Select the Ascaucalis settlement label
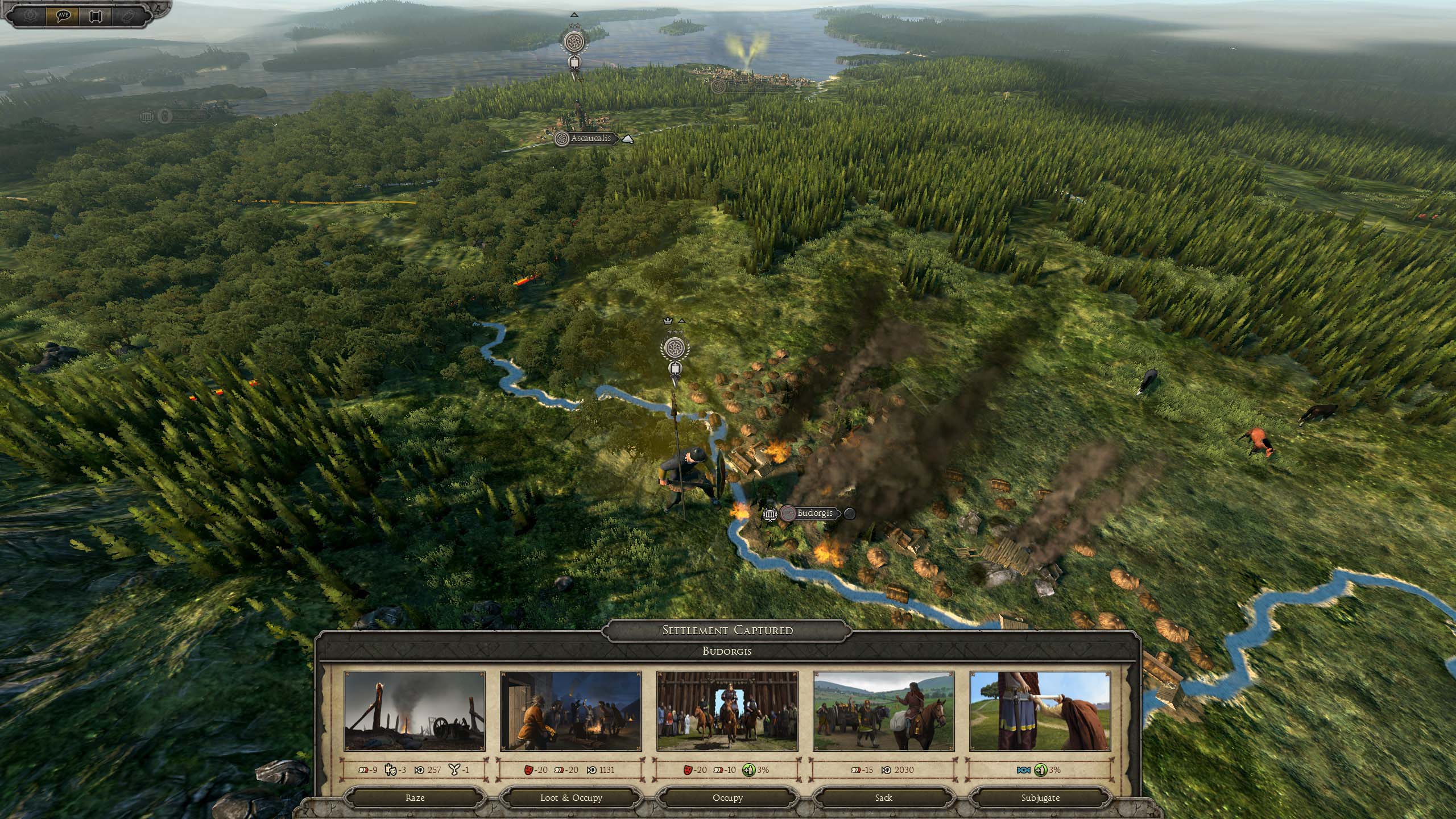This screenshot has height=819, width=1456. pos(590,138)
